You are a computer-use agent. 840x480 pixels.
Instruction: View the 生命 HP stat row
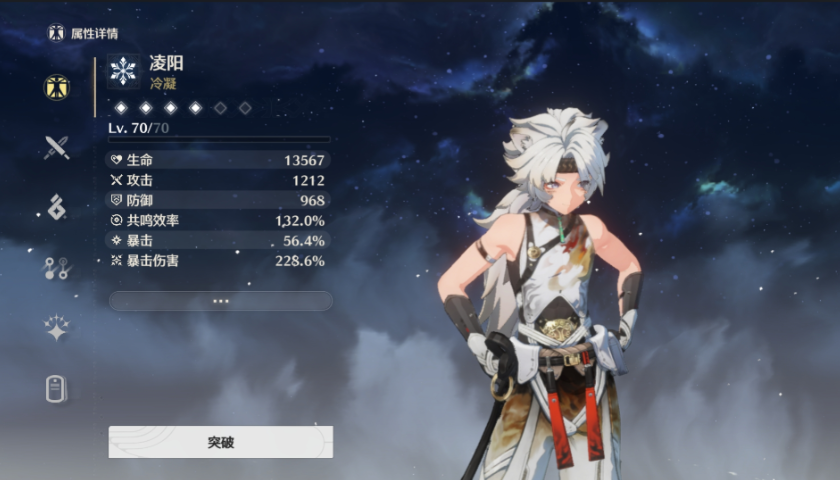218,160
